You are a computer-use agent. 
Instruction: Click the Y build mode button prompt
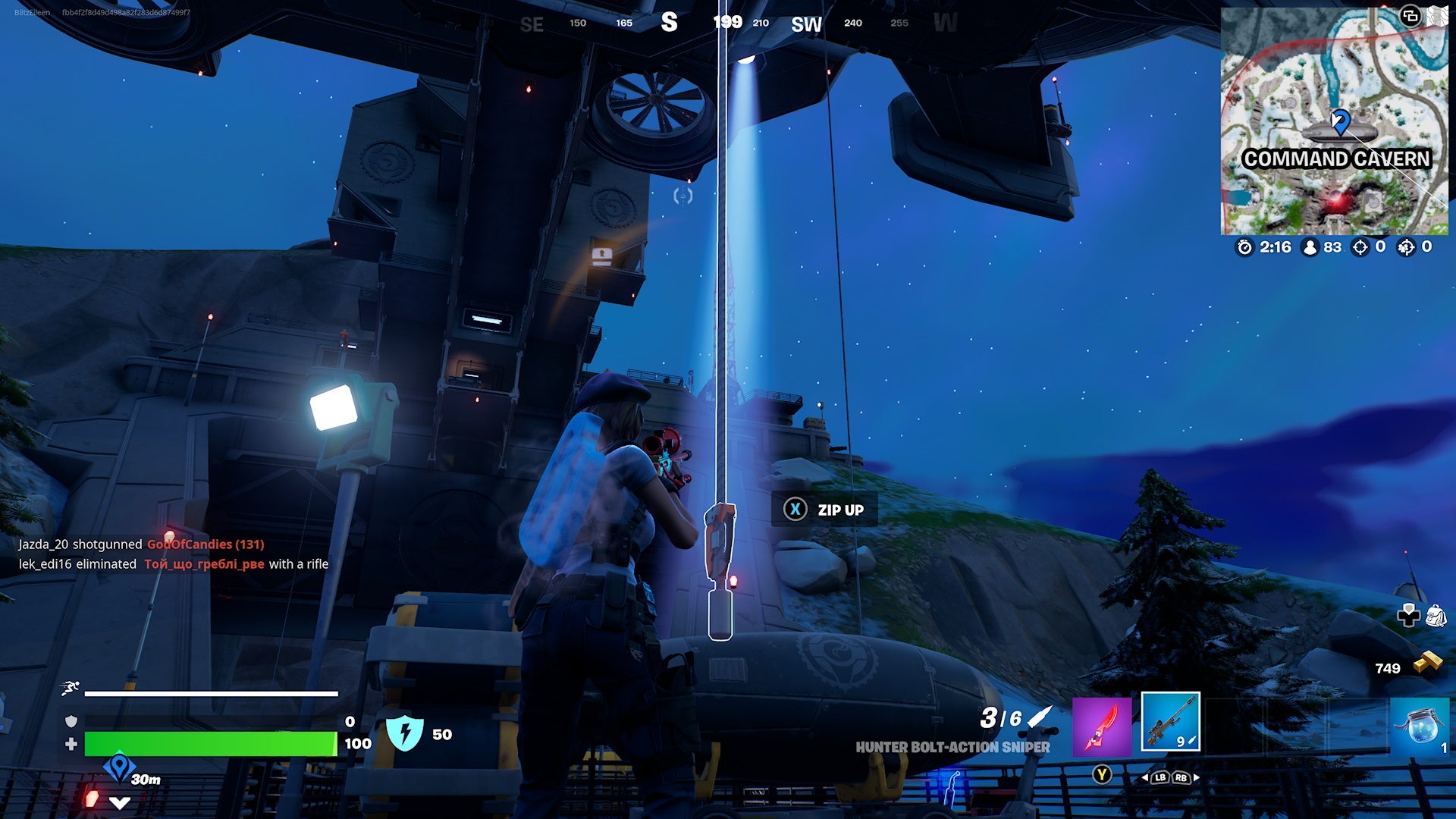point(1103,774)
